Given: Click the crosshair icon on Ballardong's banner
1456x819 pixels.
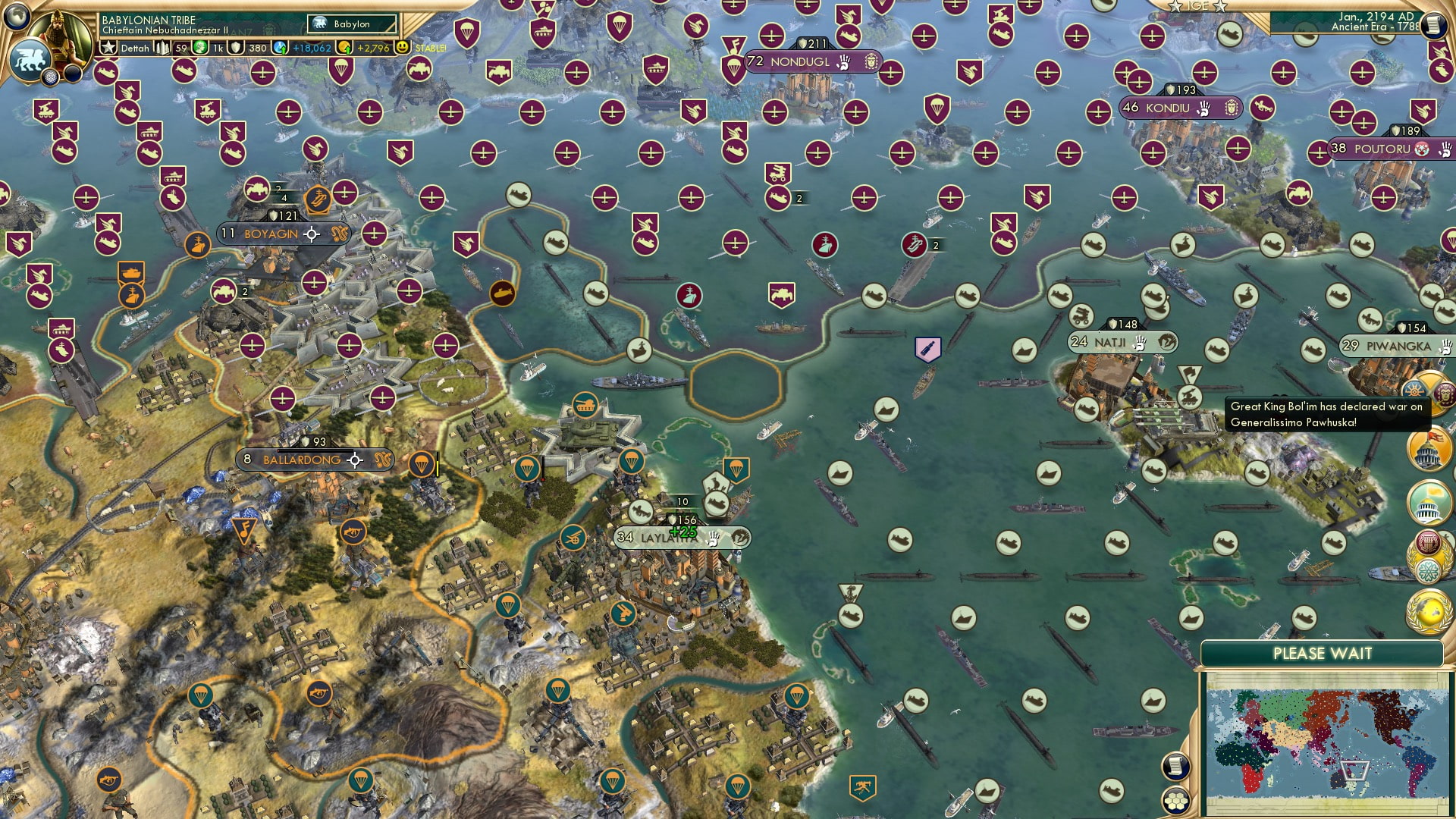Looking at the screenshot, I should tap(354, 460).
